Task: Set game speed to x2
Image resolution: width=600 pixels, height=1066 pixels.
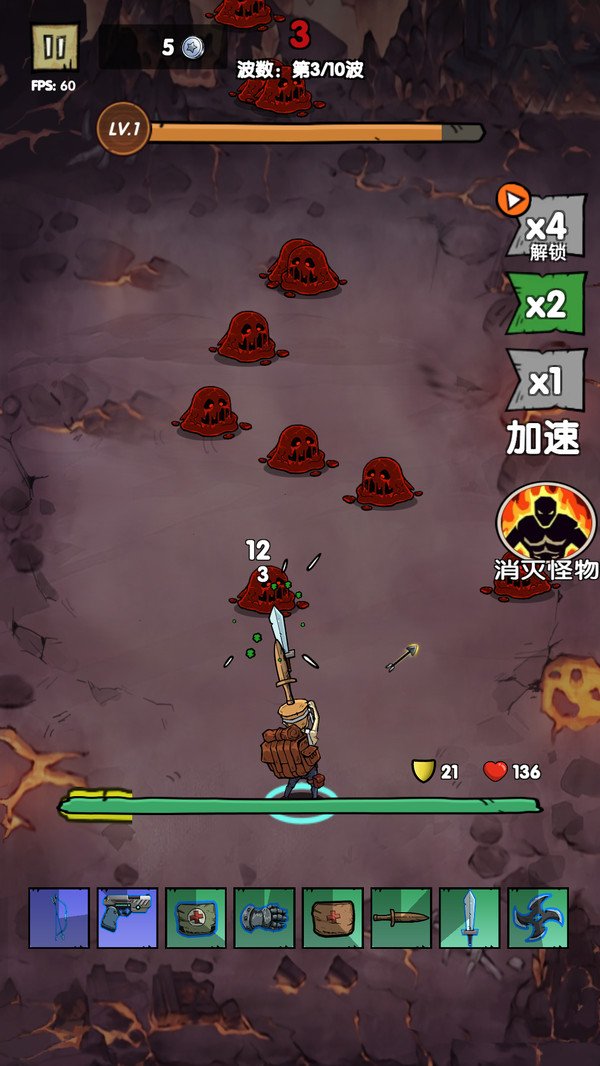Action: click(x=545, y=304)
